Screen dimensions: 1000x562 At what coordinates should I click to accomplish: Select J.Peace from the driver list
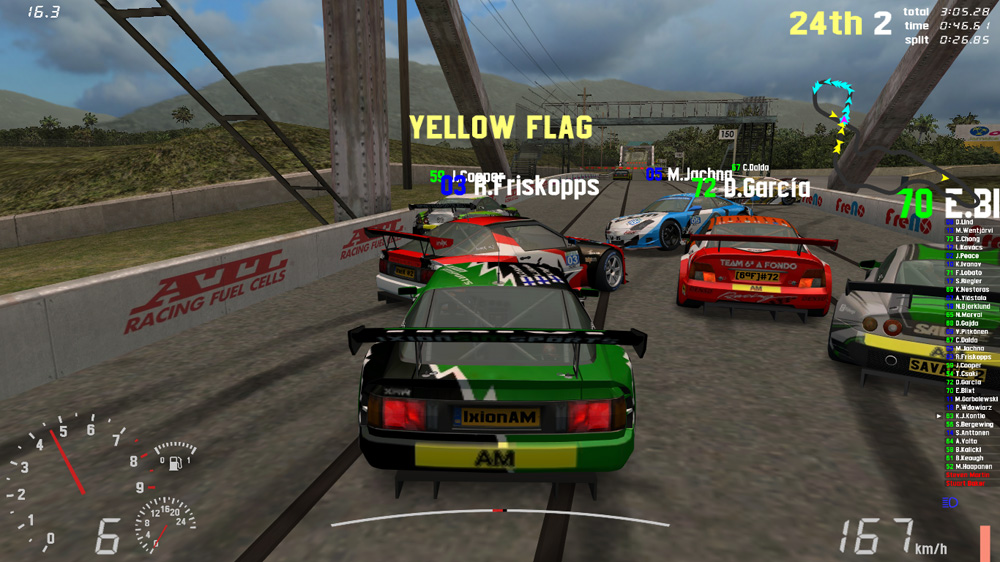click(x=967, y=256)
